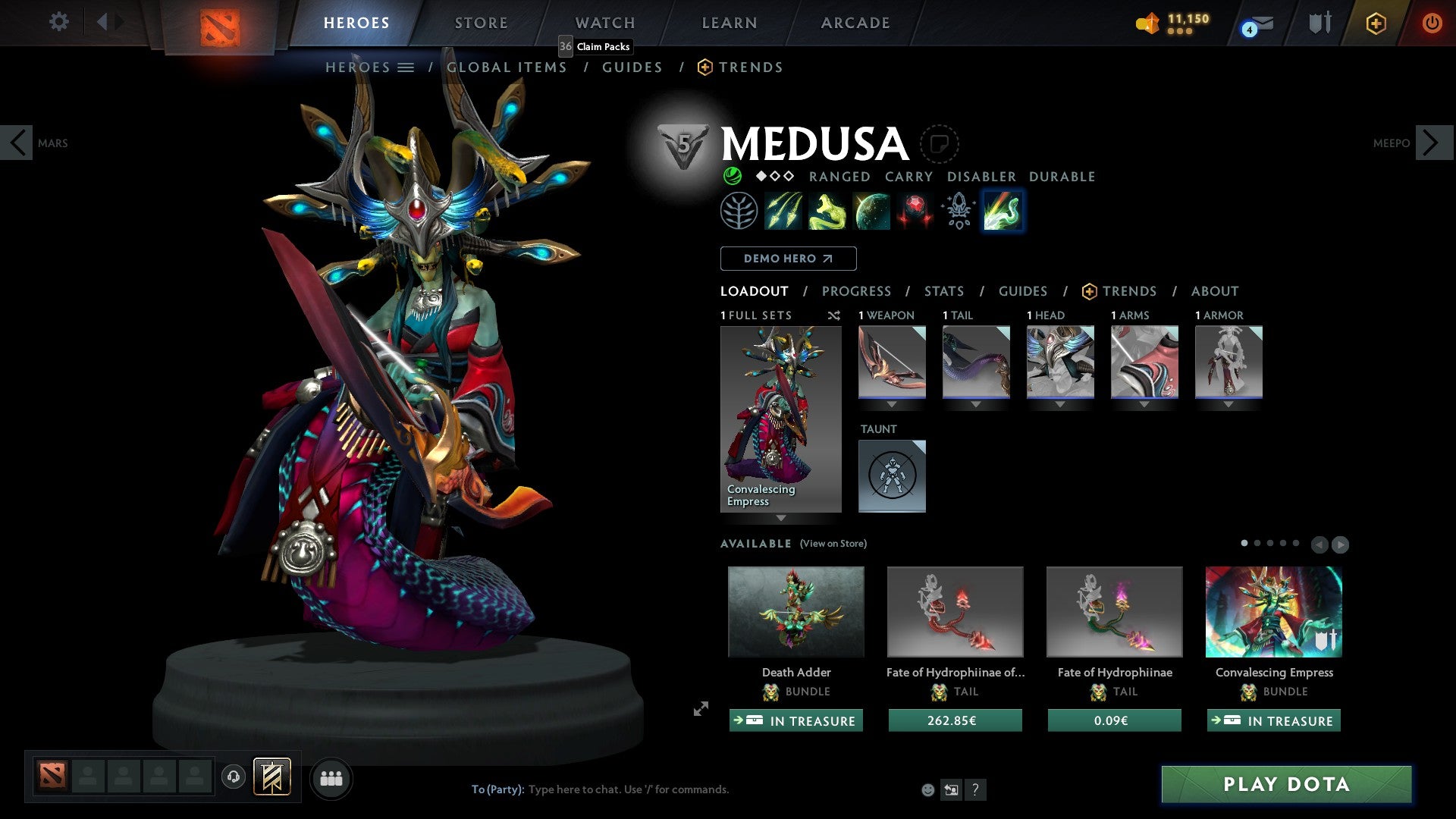This screenshot has width=1456, height=819.
Task: Select the Split Shot ability icon
Action: (x=785, y=211)
